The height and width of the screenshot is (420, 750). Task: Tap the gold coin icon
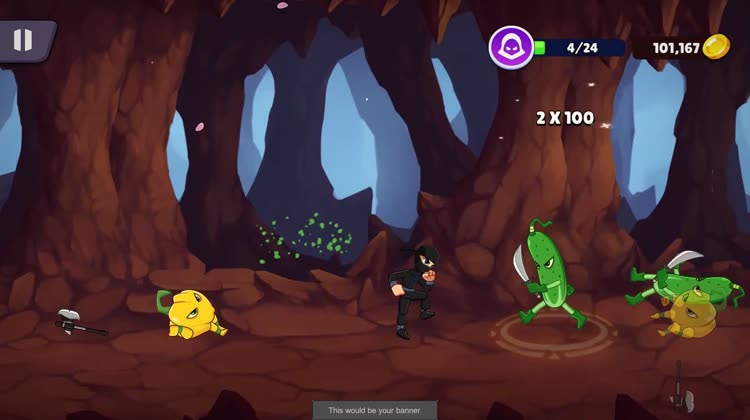click(x=716, y=47)
